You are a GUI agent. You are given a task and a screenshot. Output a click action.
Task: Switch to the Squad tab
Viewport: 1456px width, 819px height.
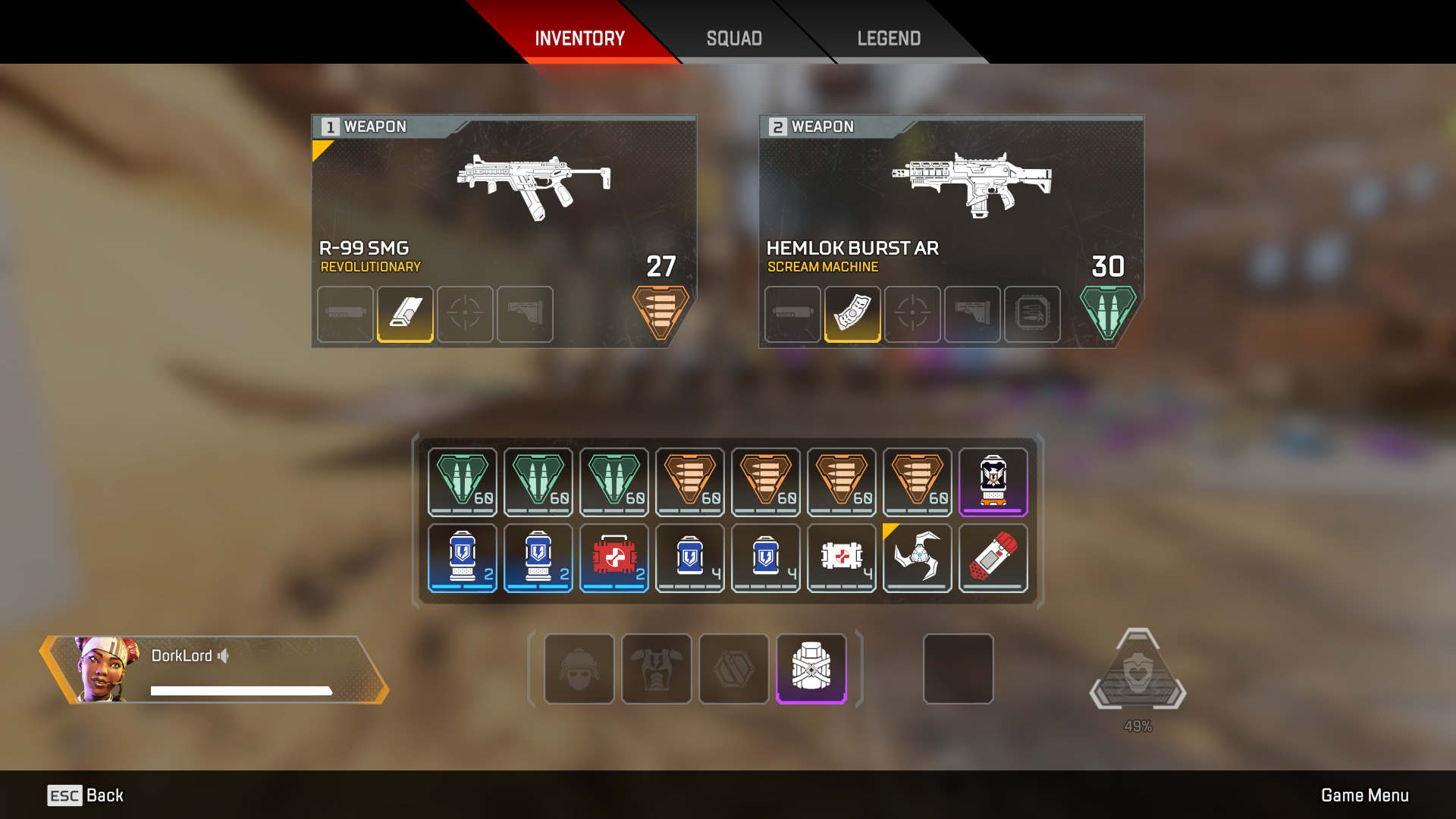coord(733,38)
